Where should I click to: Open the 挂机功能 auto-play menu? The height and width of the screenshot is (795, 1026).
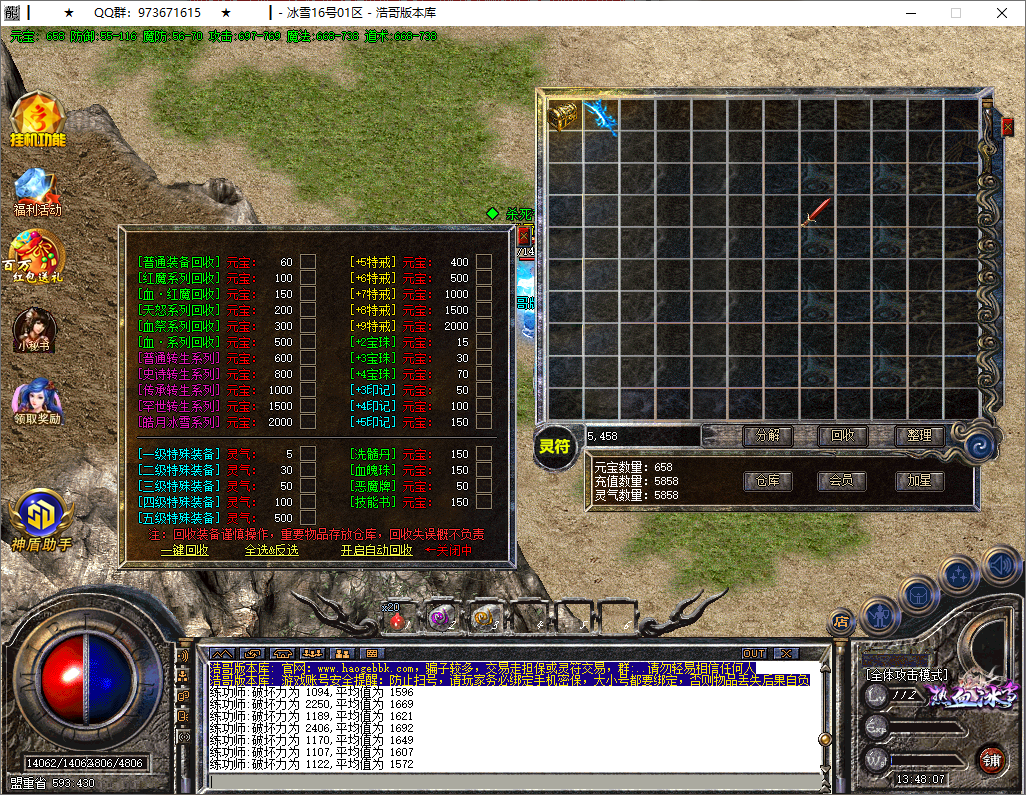(x=37, y=120)
